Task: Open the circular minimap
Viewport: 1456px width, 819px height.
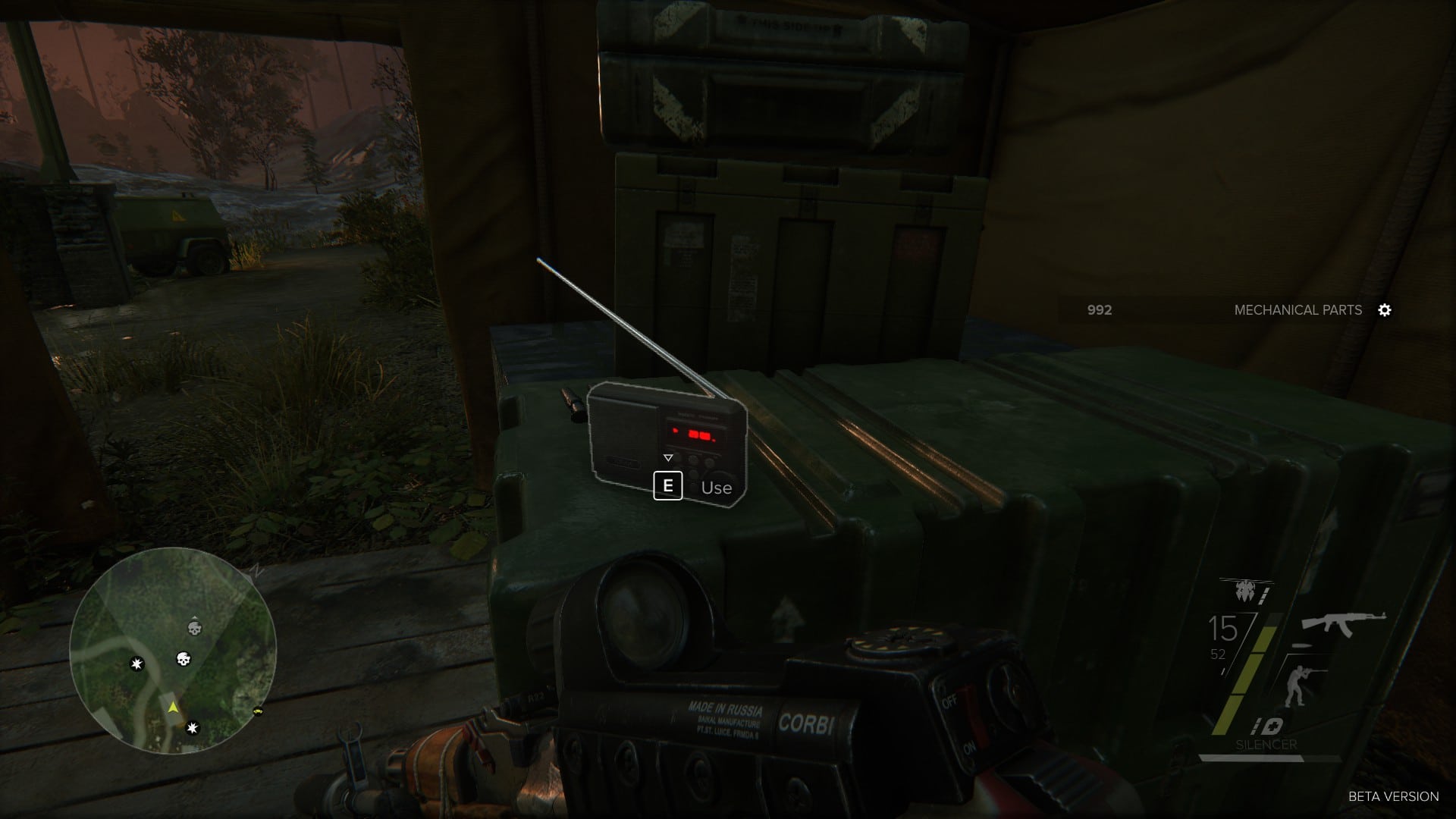Action: pos(173,651)
